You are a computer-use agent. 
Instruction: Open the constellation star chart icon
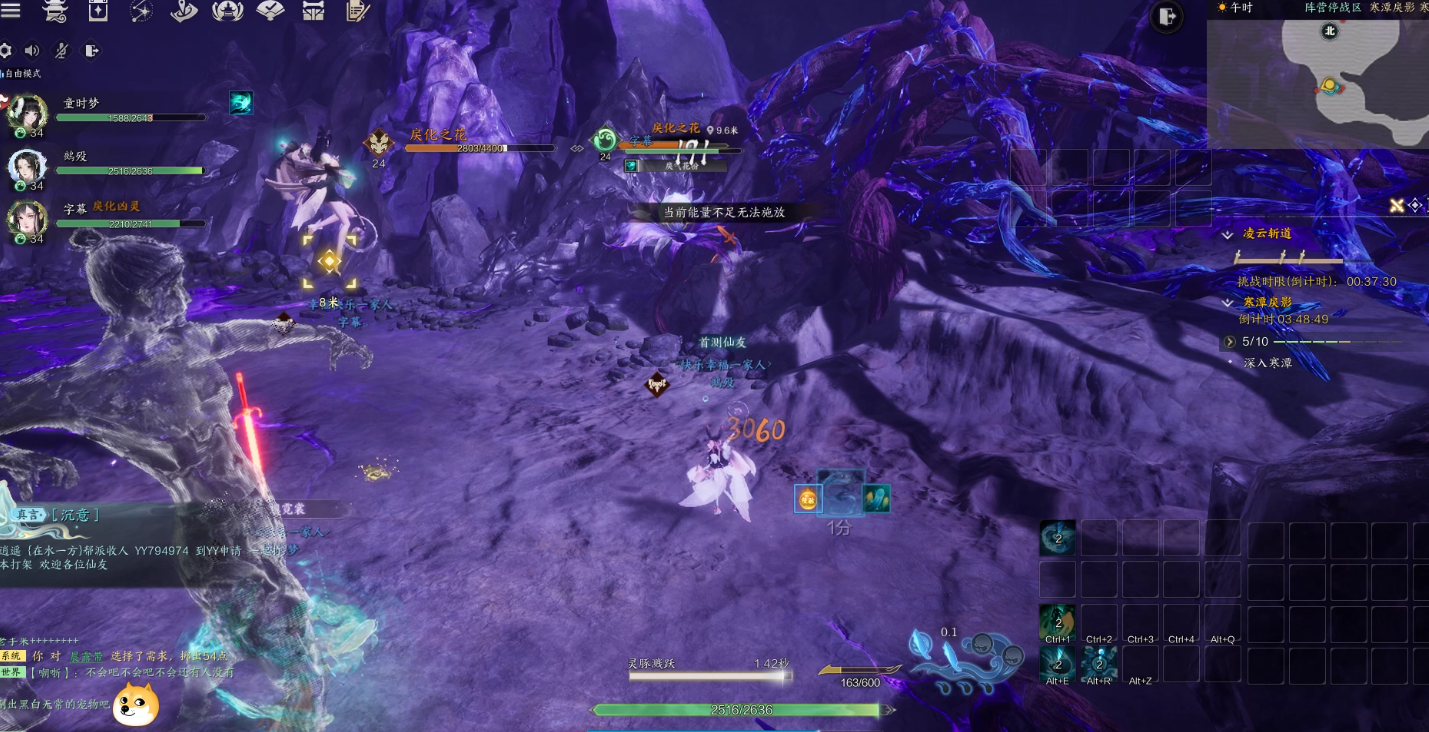point(141,11)
